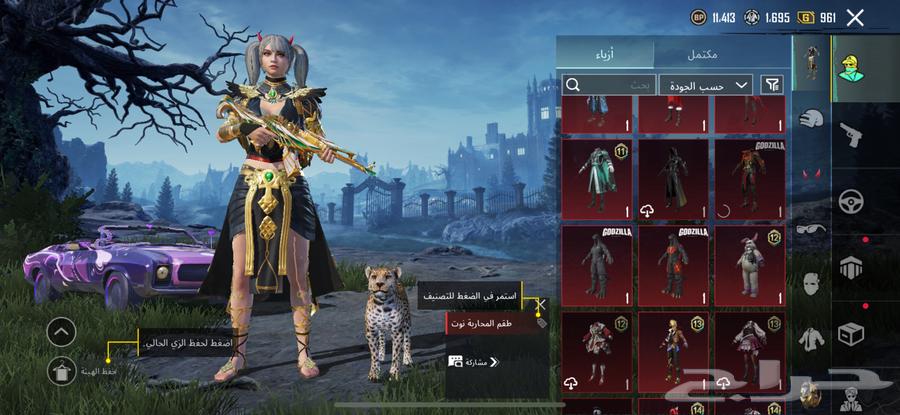Open the helmet category

point(810,118)
